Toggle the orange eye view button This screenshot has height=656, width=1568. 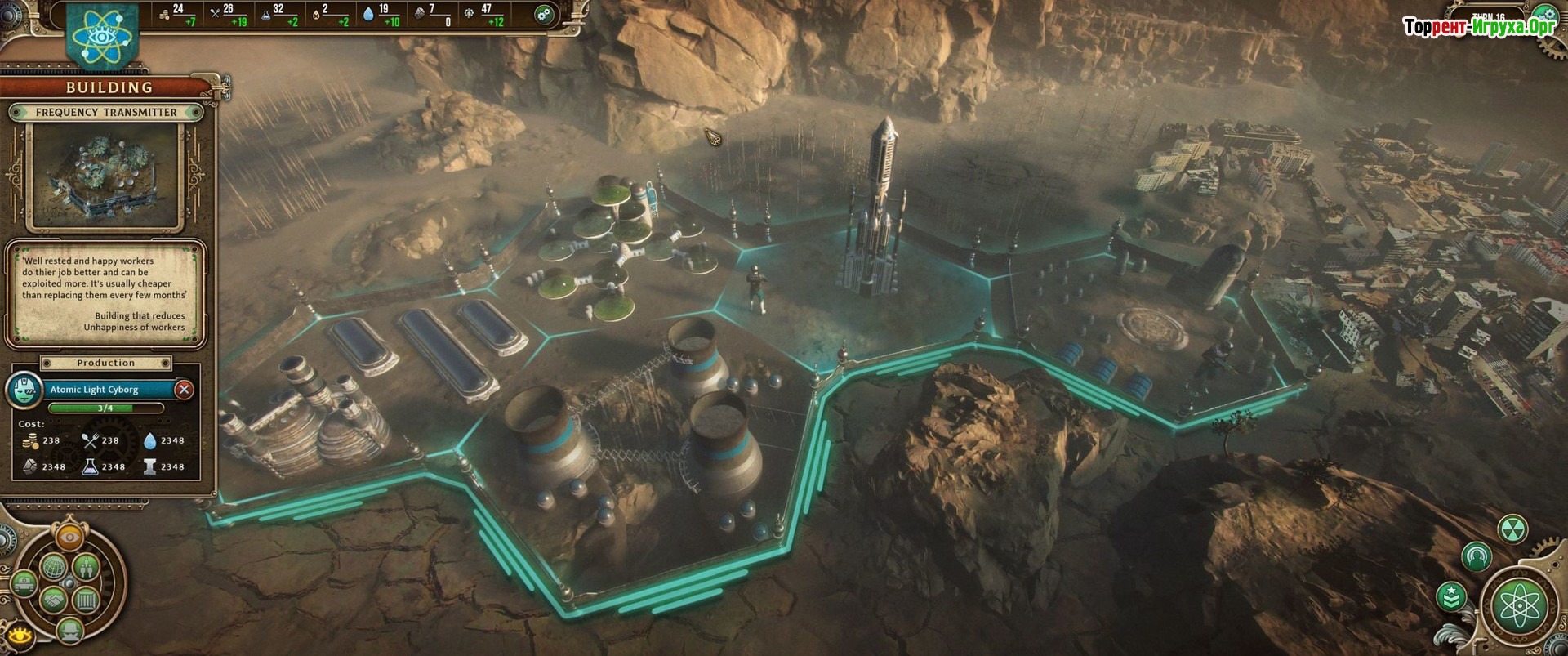69,537
